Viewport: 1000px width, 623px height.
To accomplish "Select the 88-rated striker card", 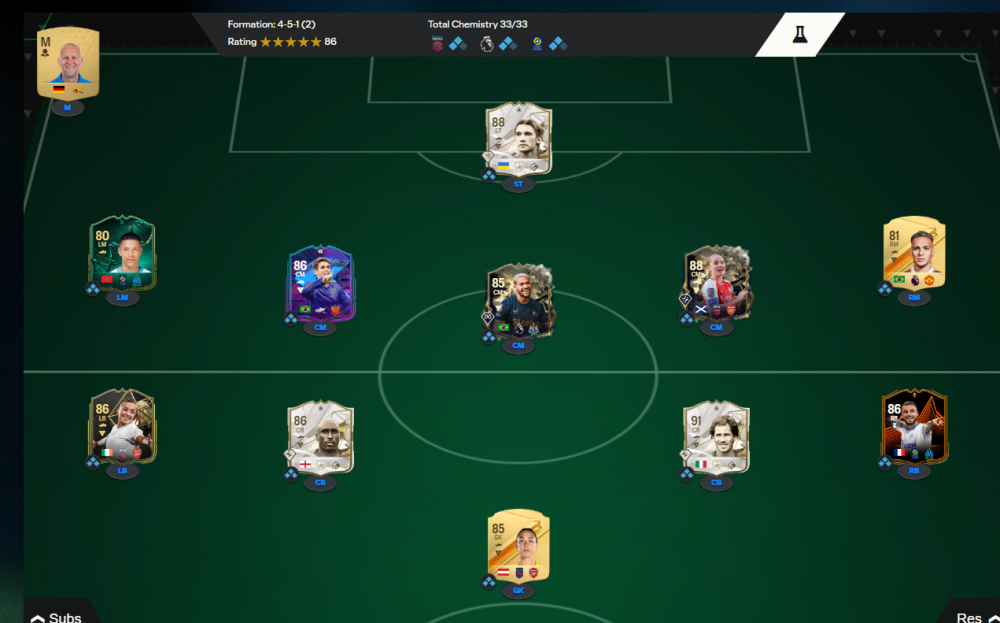I will click(x=518, y=139).
